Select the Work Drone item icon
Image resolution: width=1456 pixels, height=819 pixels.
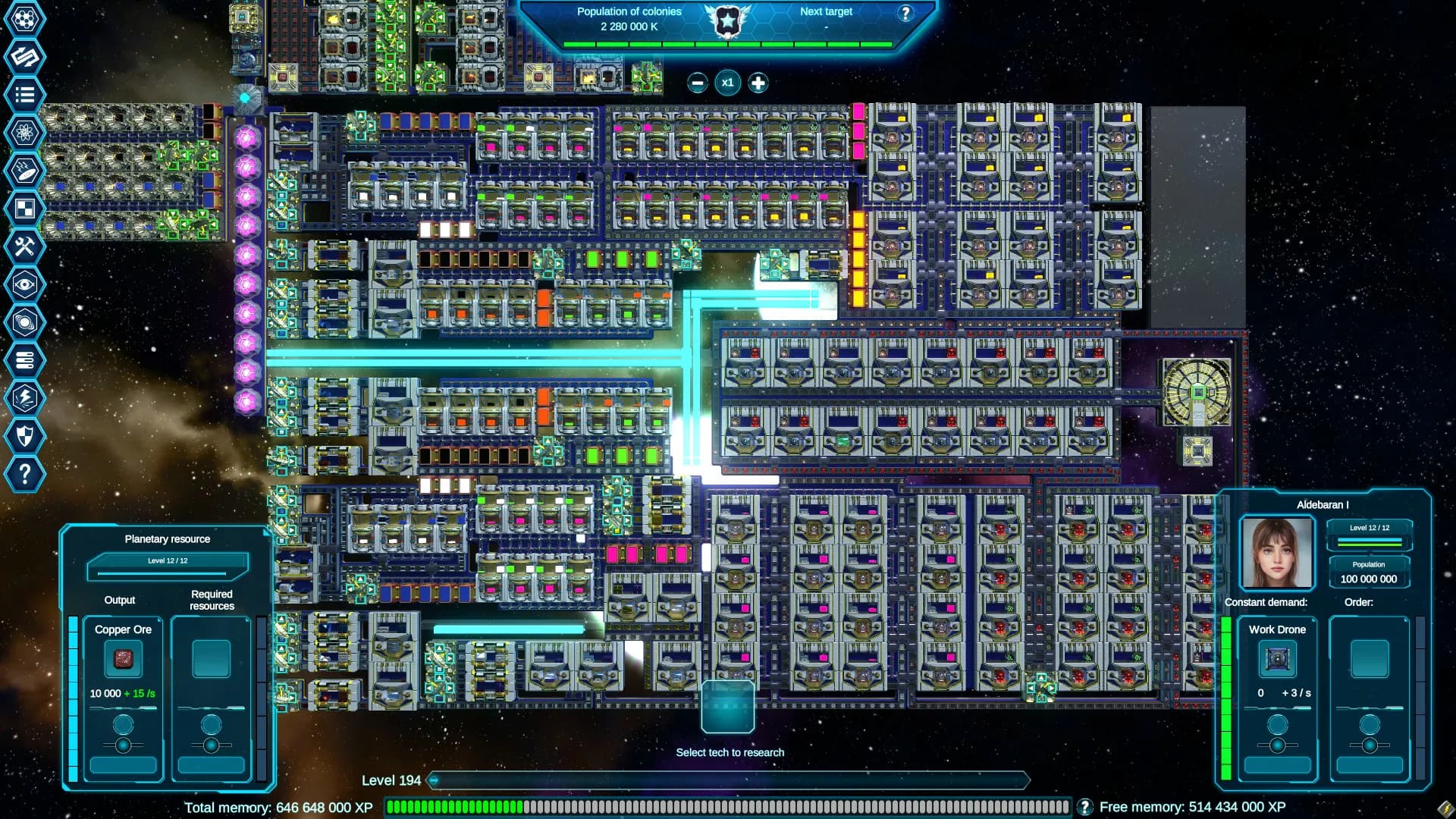pyautogui.click(x=1276, y=658)
